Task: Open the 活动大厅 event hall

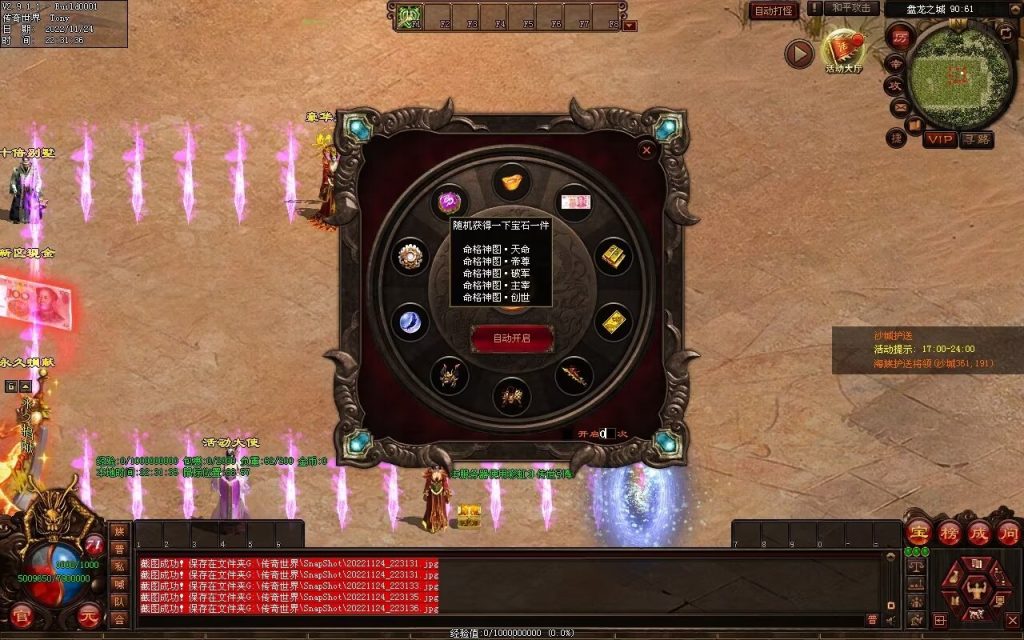Action: (842, 51)
